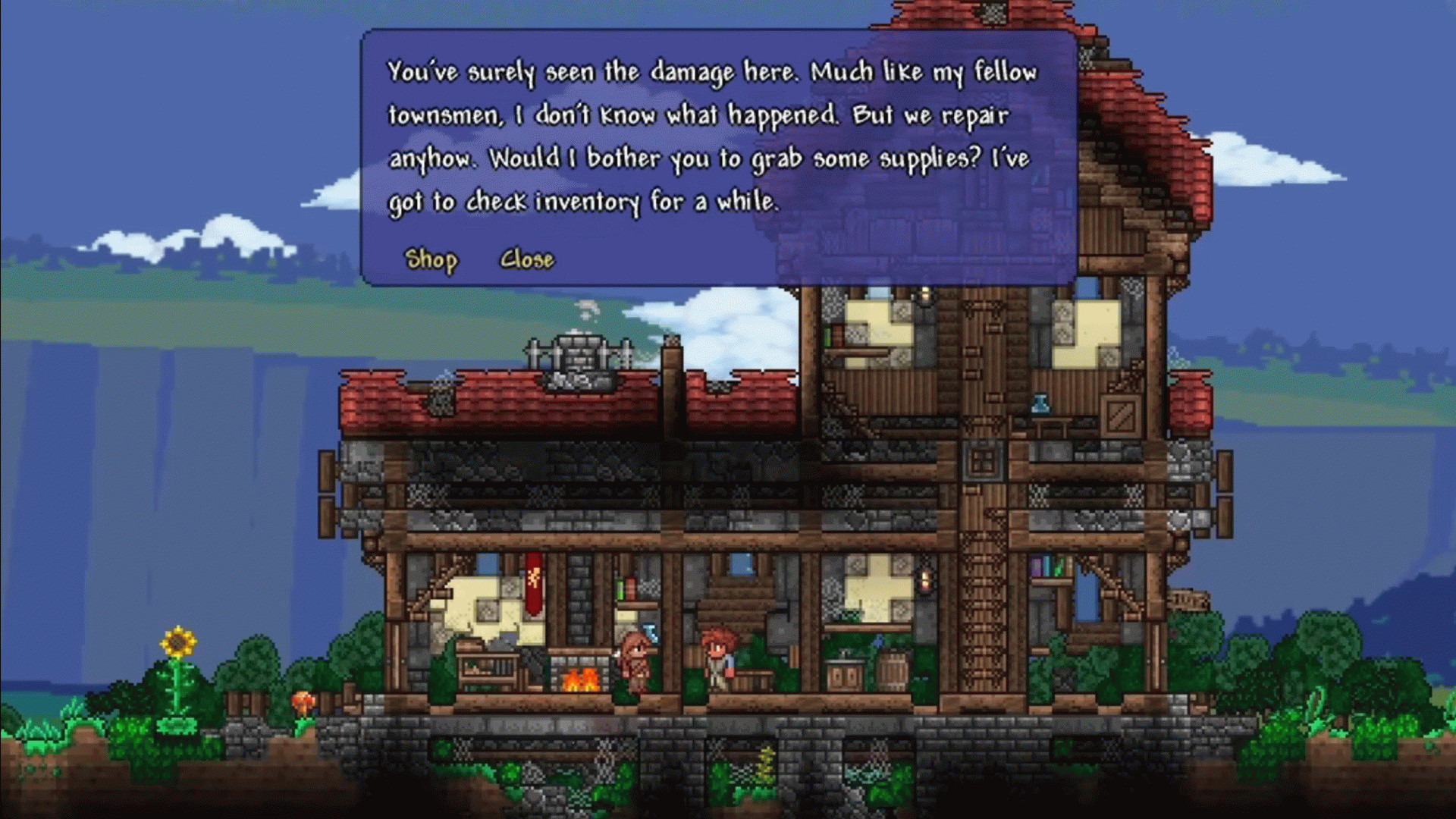Click the dialogue text in the message panel
The height and width of the screenshot is (819, 1456).
(713, 136)
